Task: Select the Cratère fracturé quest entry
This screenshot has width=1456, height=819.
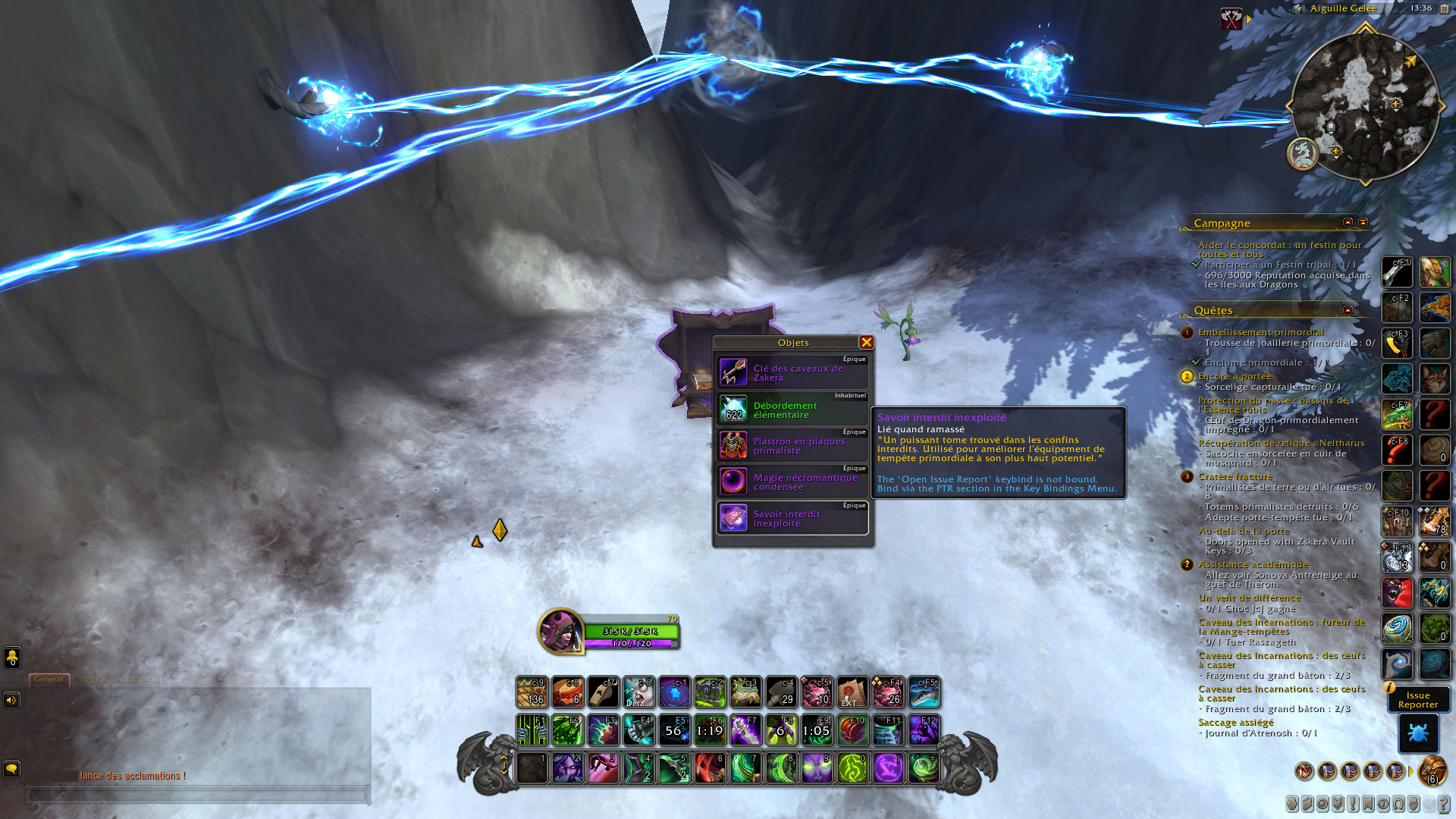Action: (x=1235, y=476)
